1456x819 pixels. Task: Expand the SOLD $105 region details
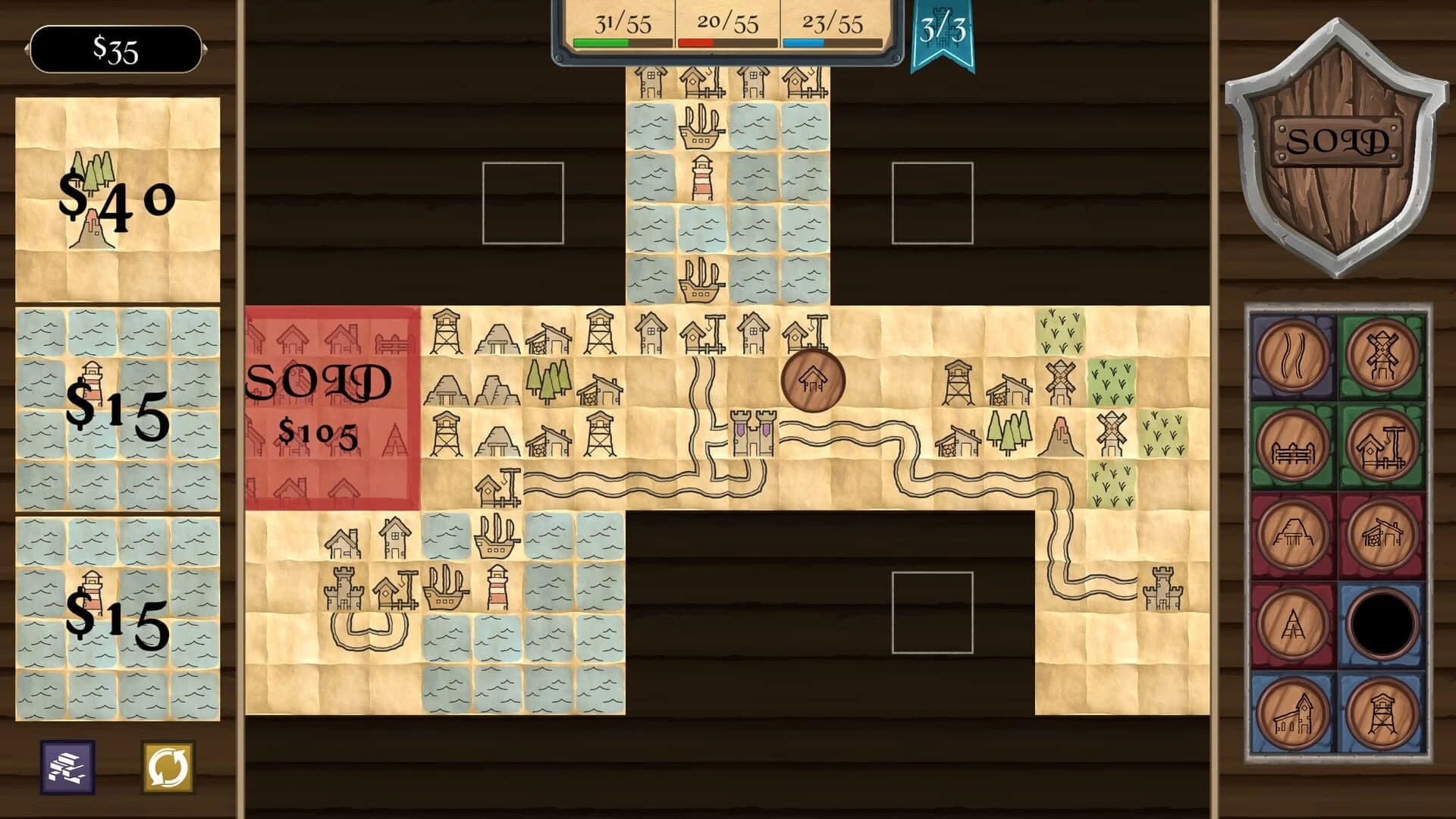[326, 406]
